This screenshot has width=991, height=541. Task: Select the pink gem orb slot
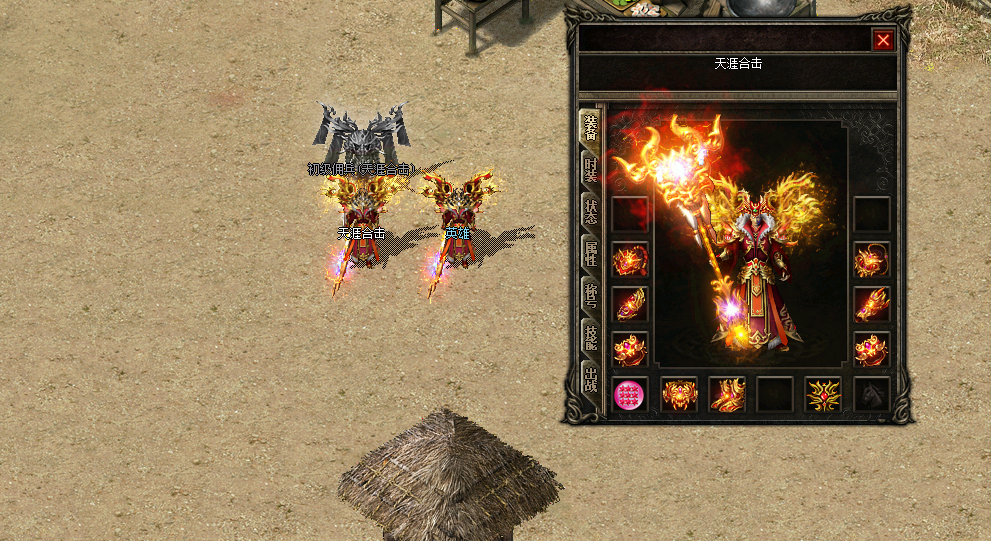point(629,395)
